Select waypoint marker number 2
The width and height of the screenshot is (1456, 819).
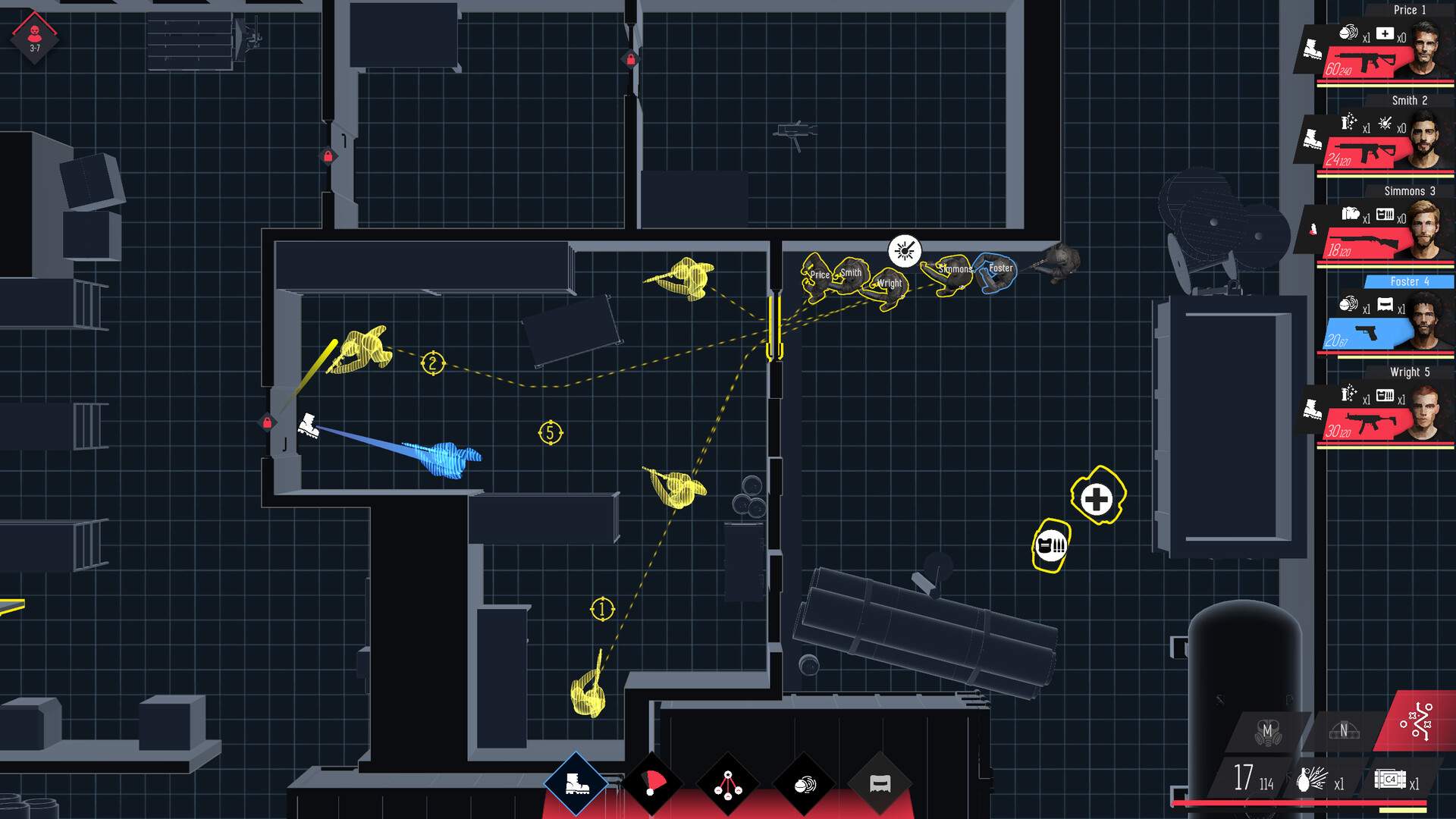click(x=432, y=363)
